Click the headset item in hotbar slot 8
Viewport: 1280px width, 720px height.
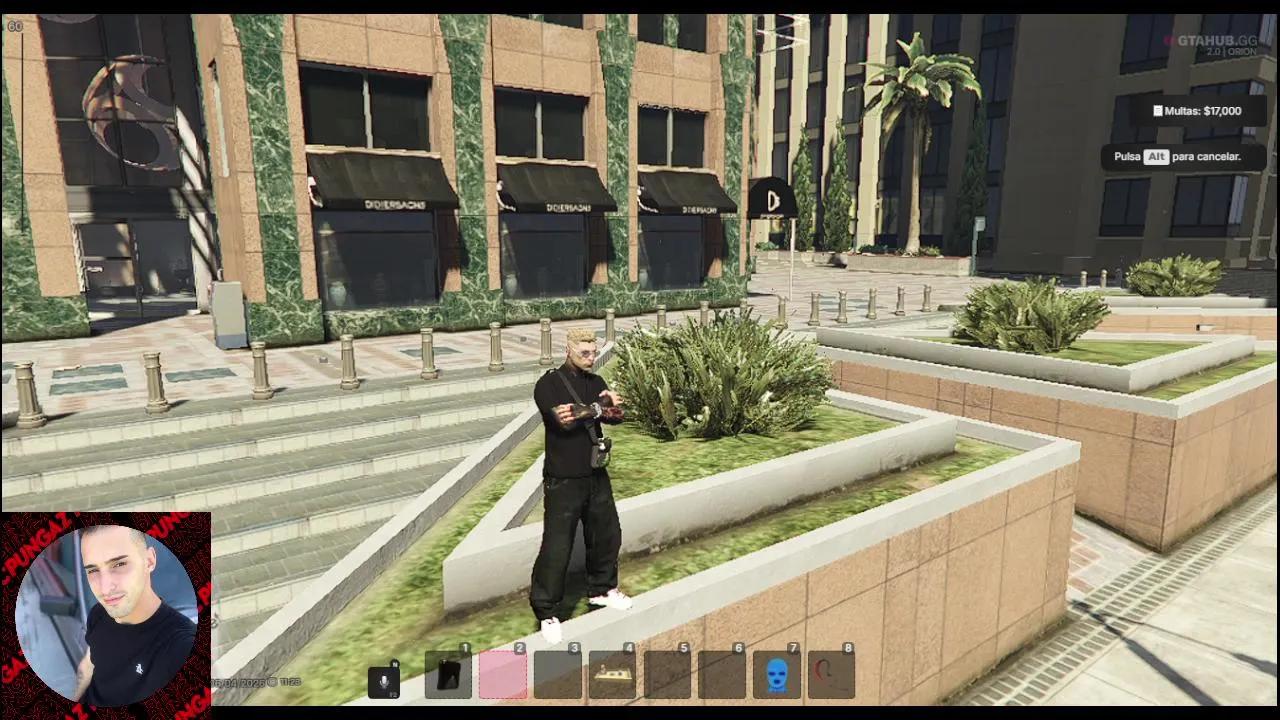click(x=833, y=675)
